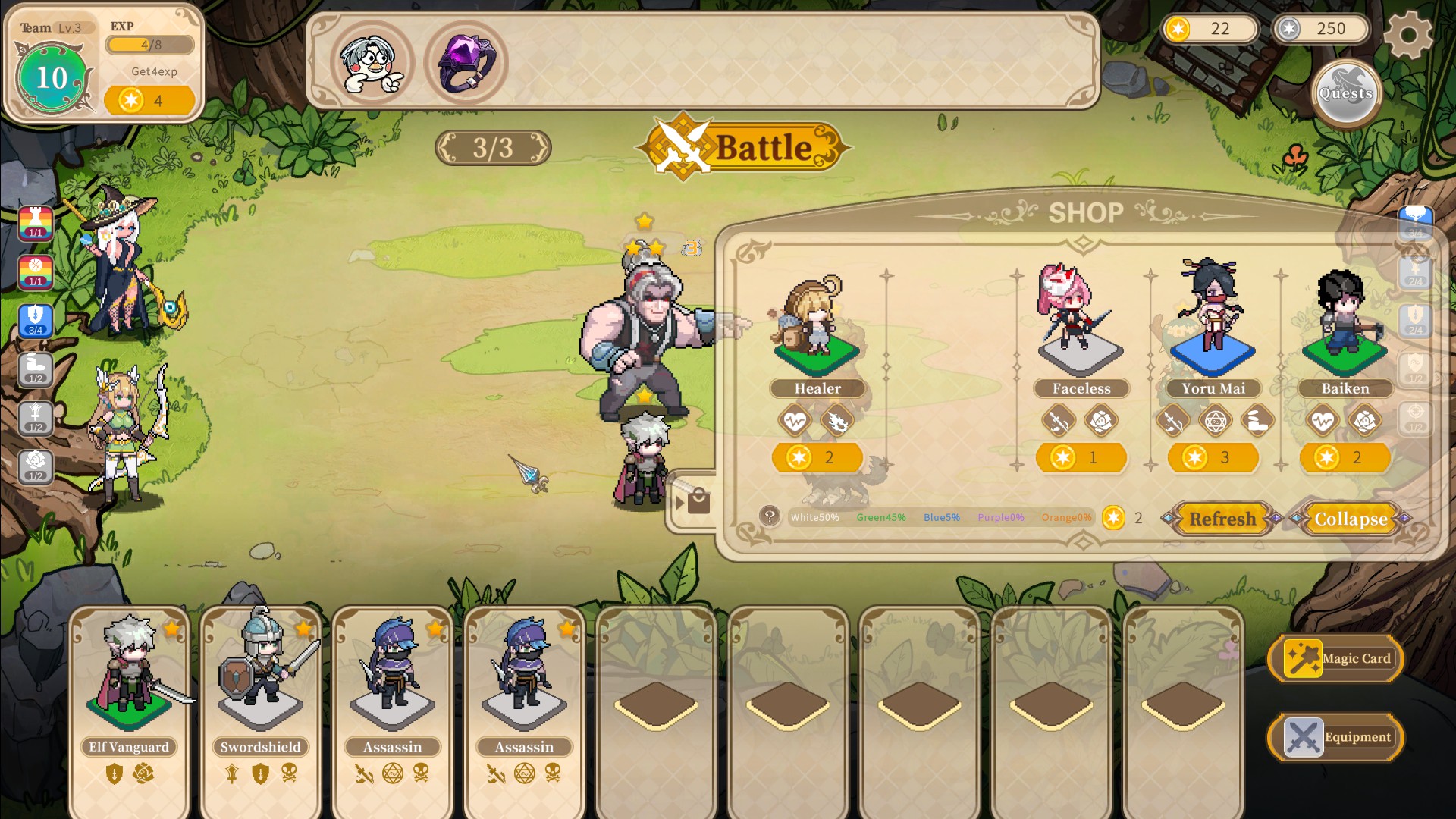This screenshot has width=1456, height=819.
Task: Open the settings gear
Action: 1407,34
